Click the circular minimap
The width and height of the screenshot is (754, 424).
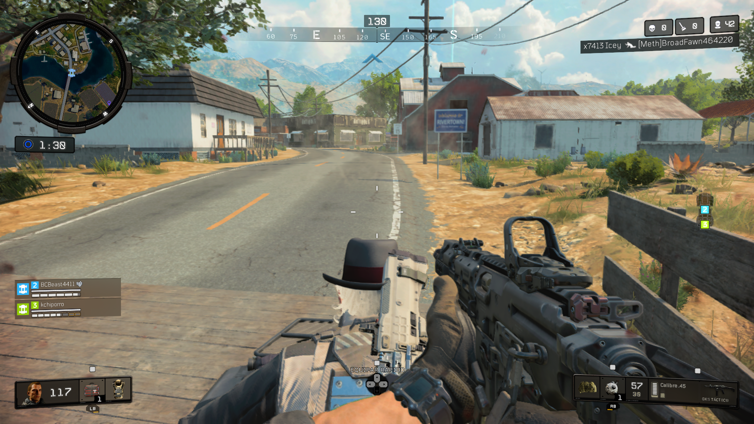(69, 75)
